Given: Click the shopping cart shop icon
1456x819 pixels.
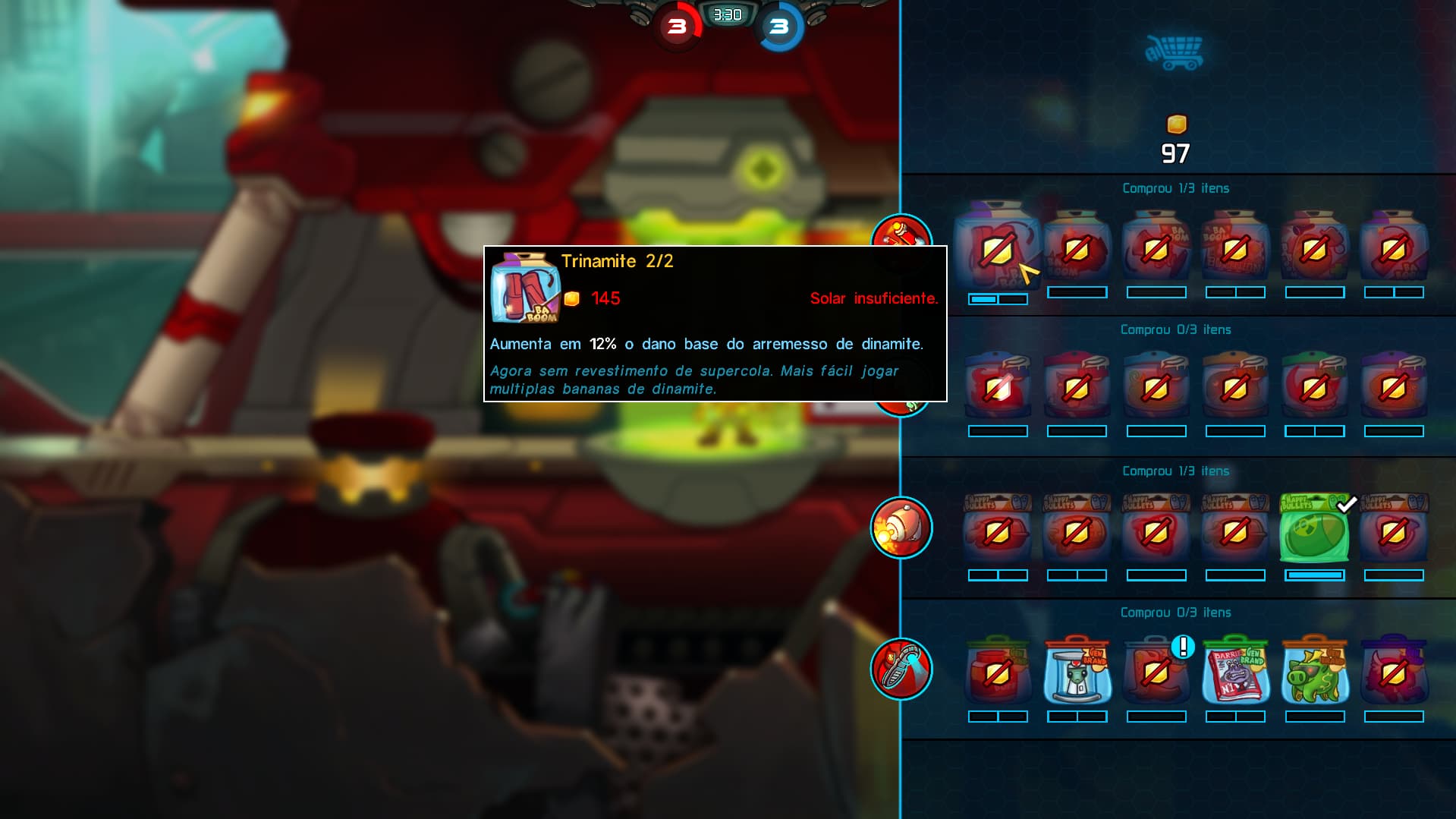Looking at the screenshot, I should coord(1175,52).
